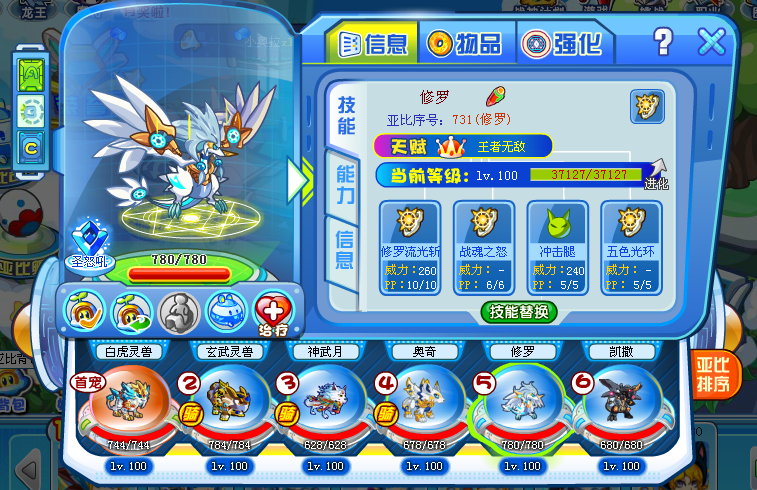Select the 技能 skills side tab
Image resolution: width=757 pixels, height=490 pixels.
[x=346, y=116]
